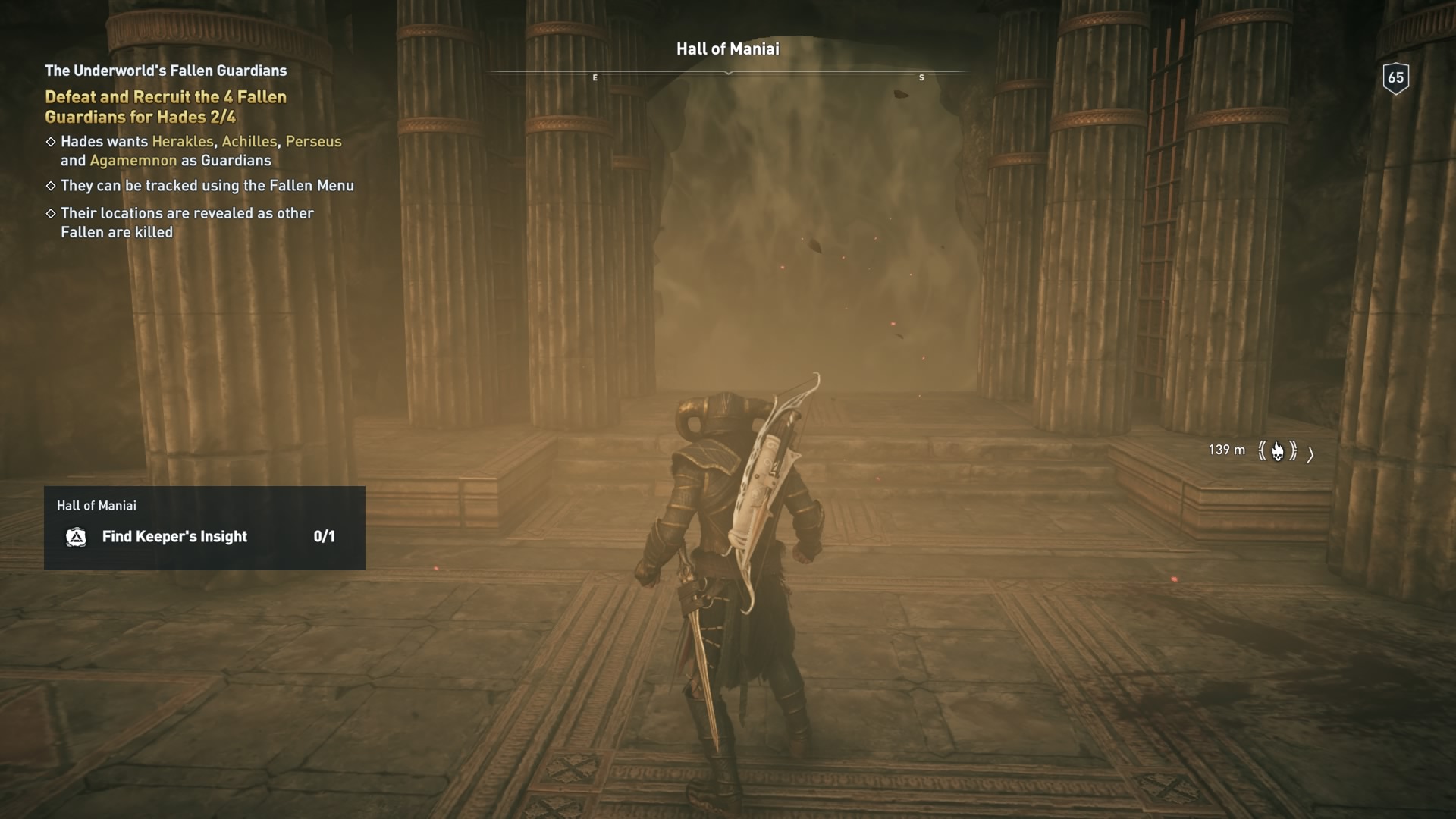Click the E direction marker on the compass
The width and height of the screenshot is (1456, 819).
click(x=595, y=77)
